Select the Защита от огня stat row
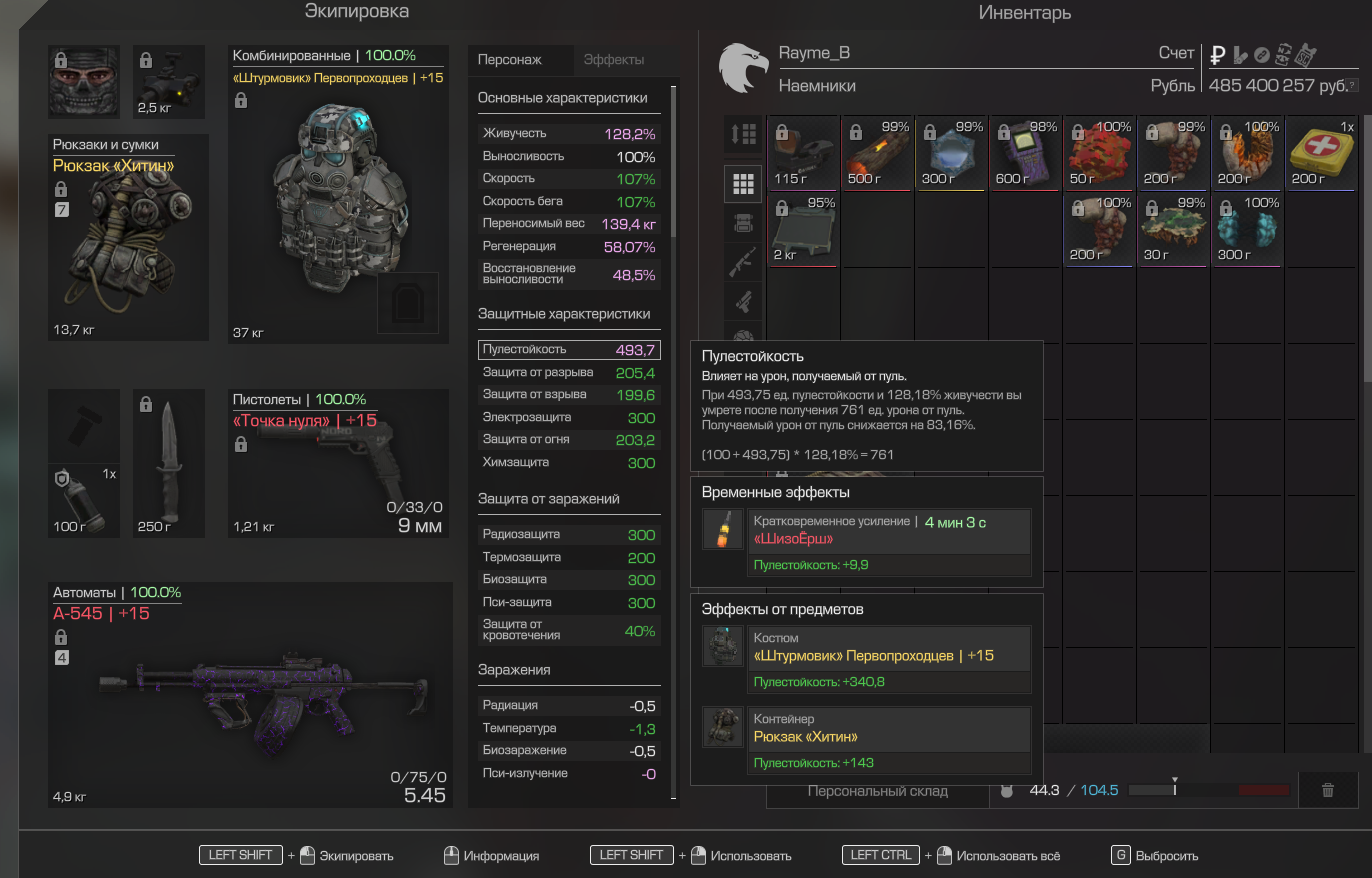 [568, 440]
